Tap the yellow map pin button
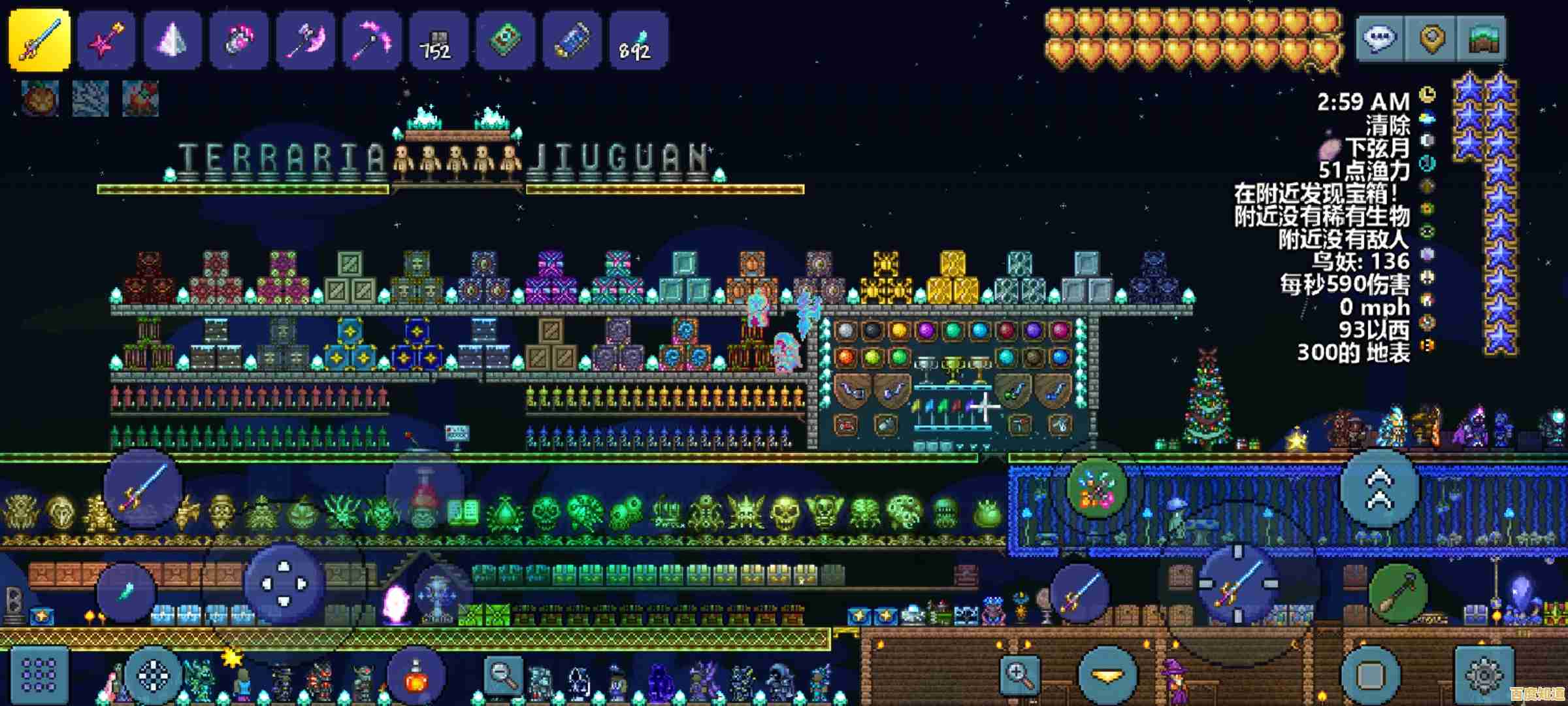Image resolution: width=1568 pixels, height=706 pixels. [1431, 39]
